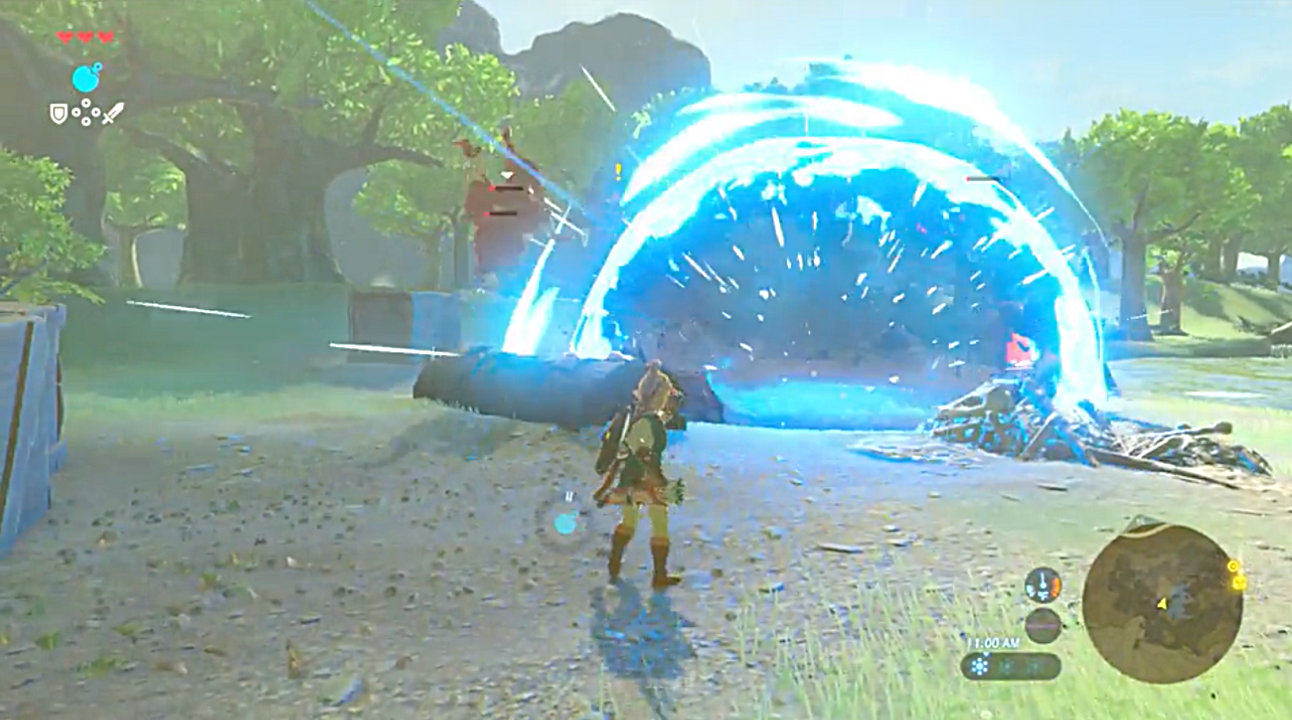Select the Remote Bomb rune icon
This screenshot has height=720, width=1292.
click(x=85, y=78)
